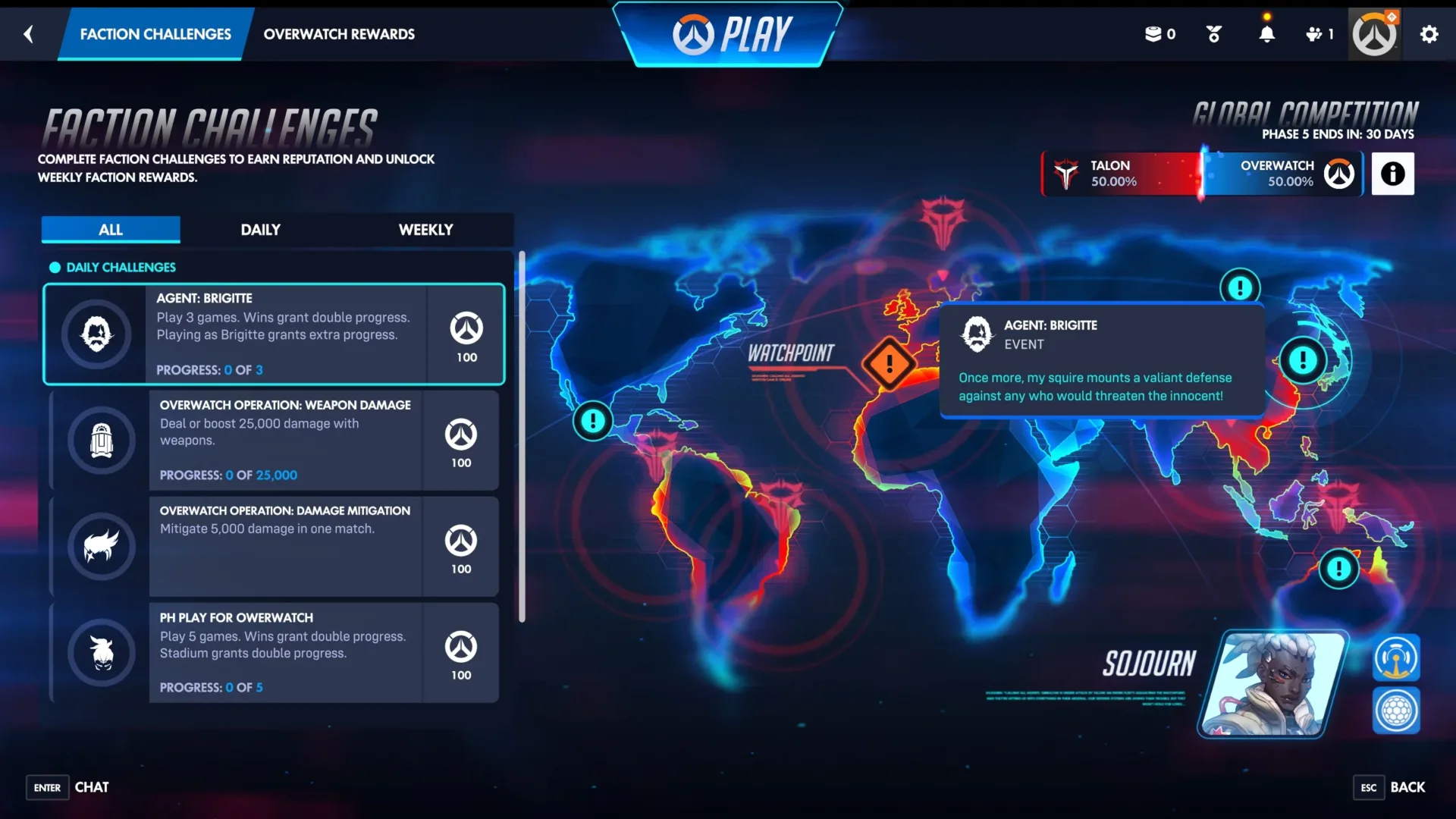Click the Talon versus Overwatch progress bar
Image resolution: width=1456 pixels, height=819 pixels.
1202,173
